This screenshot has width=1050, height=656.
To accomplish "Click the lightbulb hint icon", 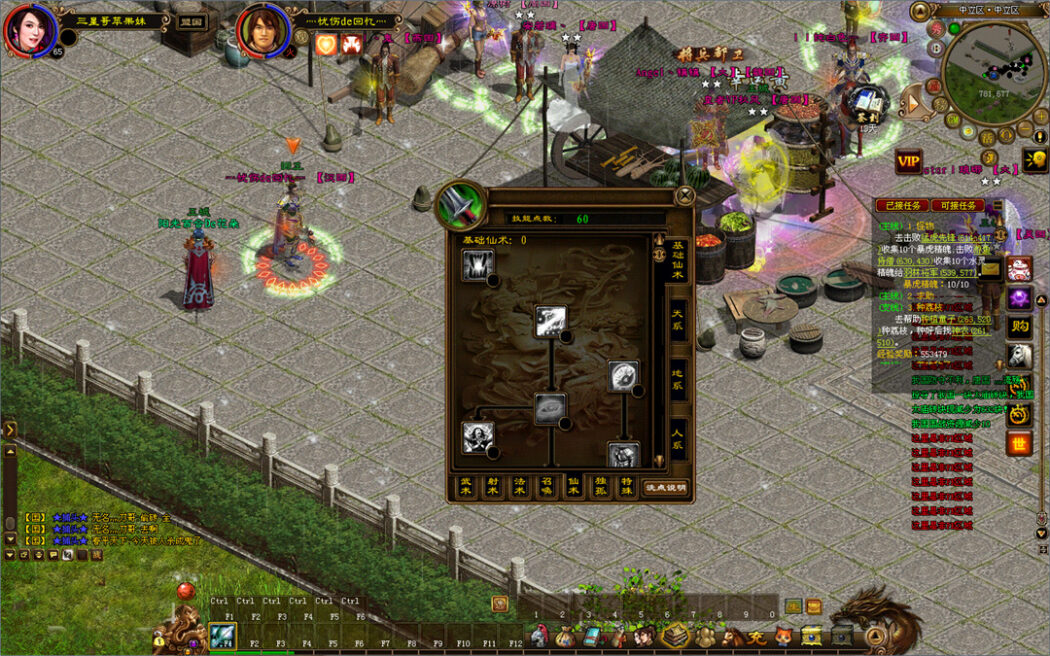I will click(x=1034, y=160).
